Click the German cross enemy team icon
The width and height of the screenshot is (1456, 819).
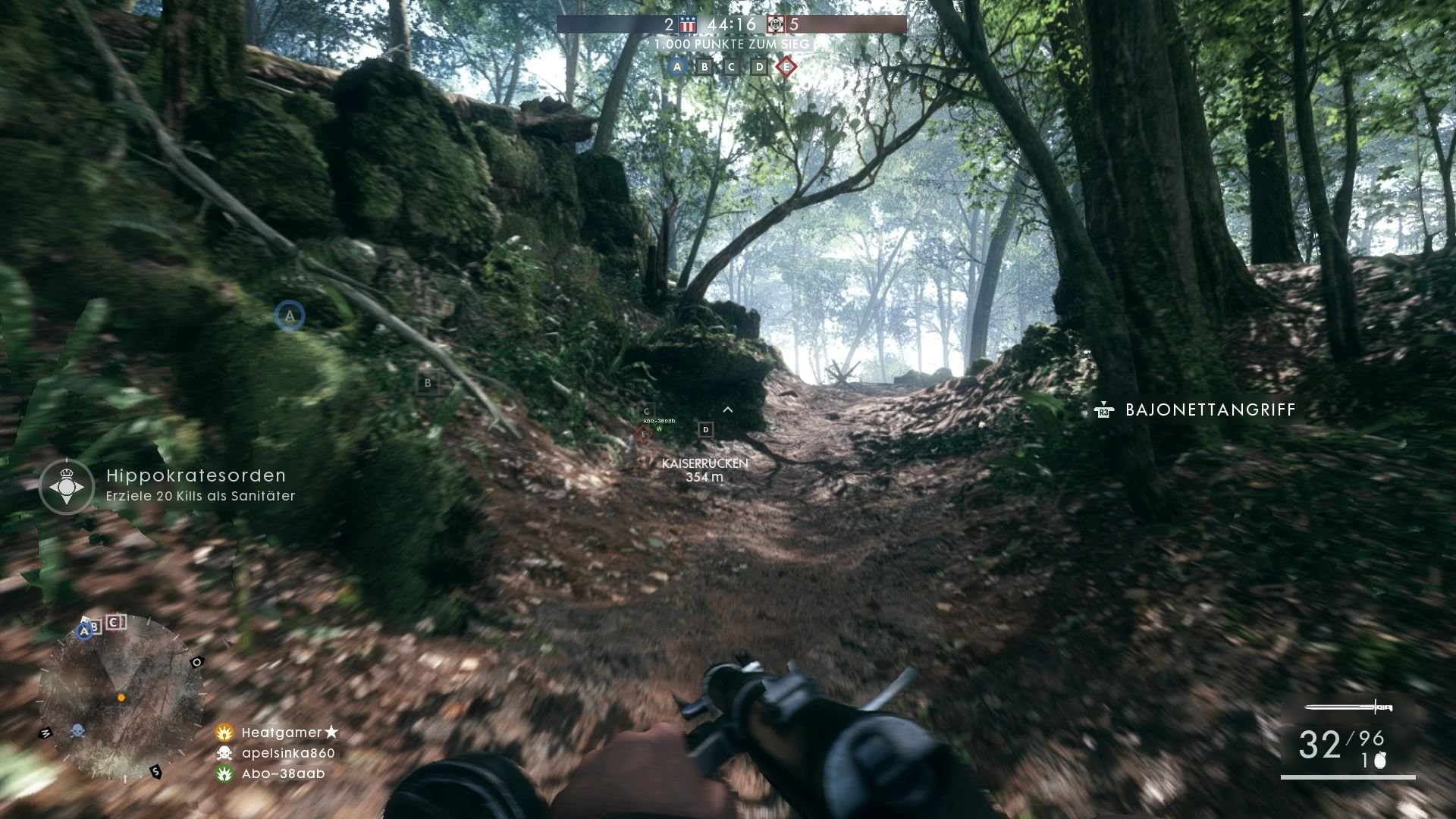[776, 24]
